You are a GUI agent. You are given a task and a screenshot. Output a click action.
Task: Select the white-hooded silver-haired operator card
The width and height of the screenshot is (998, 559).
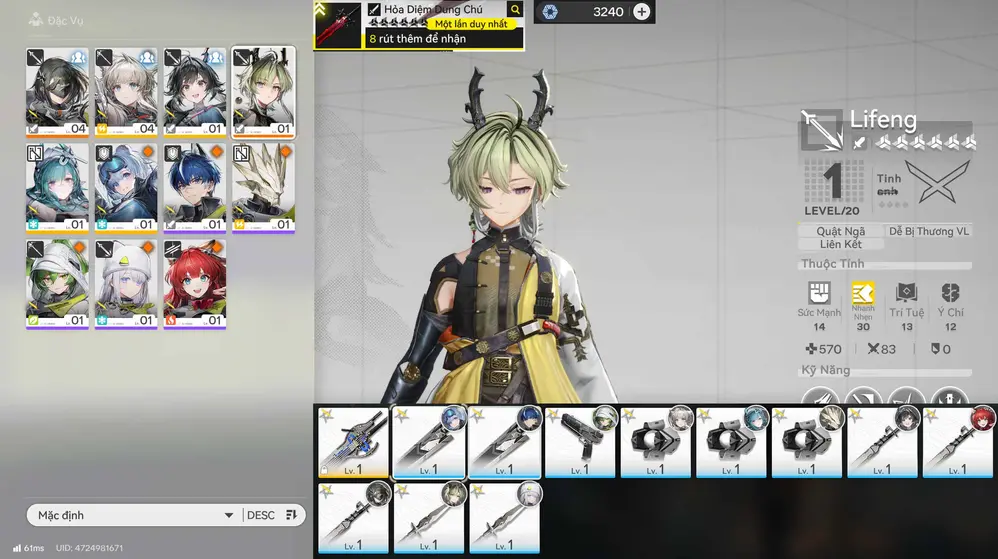click(126, 284)
